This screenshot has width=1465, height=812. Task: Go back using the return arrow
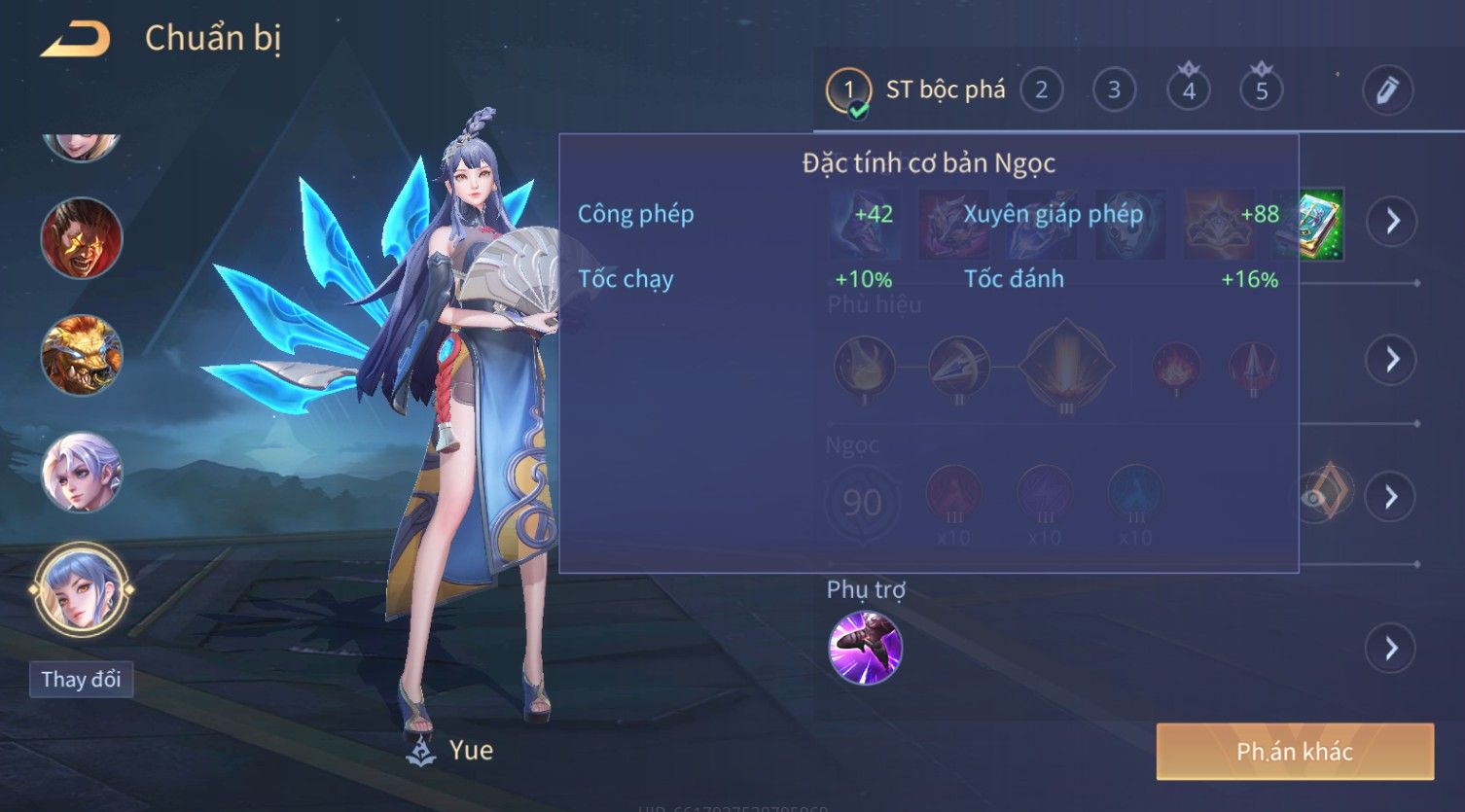(75, 39)
